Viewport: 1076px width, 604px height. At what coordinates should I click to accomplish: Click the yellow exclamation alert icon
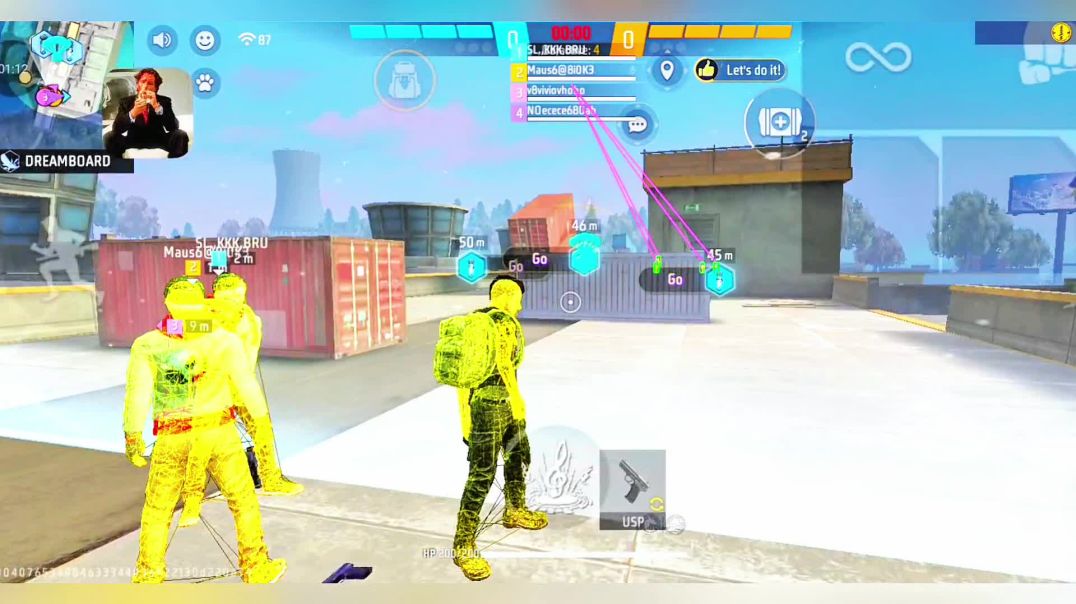pos(1060,33)
